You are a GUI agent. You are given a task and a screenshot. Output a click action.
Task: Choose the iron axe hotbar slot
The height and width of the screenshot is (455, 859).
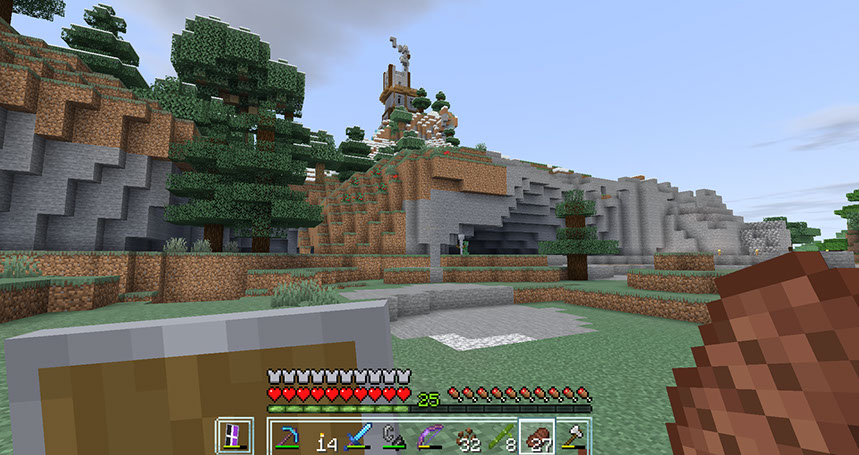pyautogui.click(x=572, y=437)
